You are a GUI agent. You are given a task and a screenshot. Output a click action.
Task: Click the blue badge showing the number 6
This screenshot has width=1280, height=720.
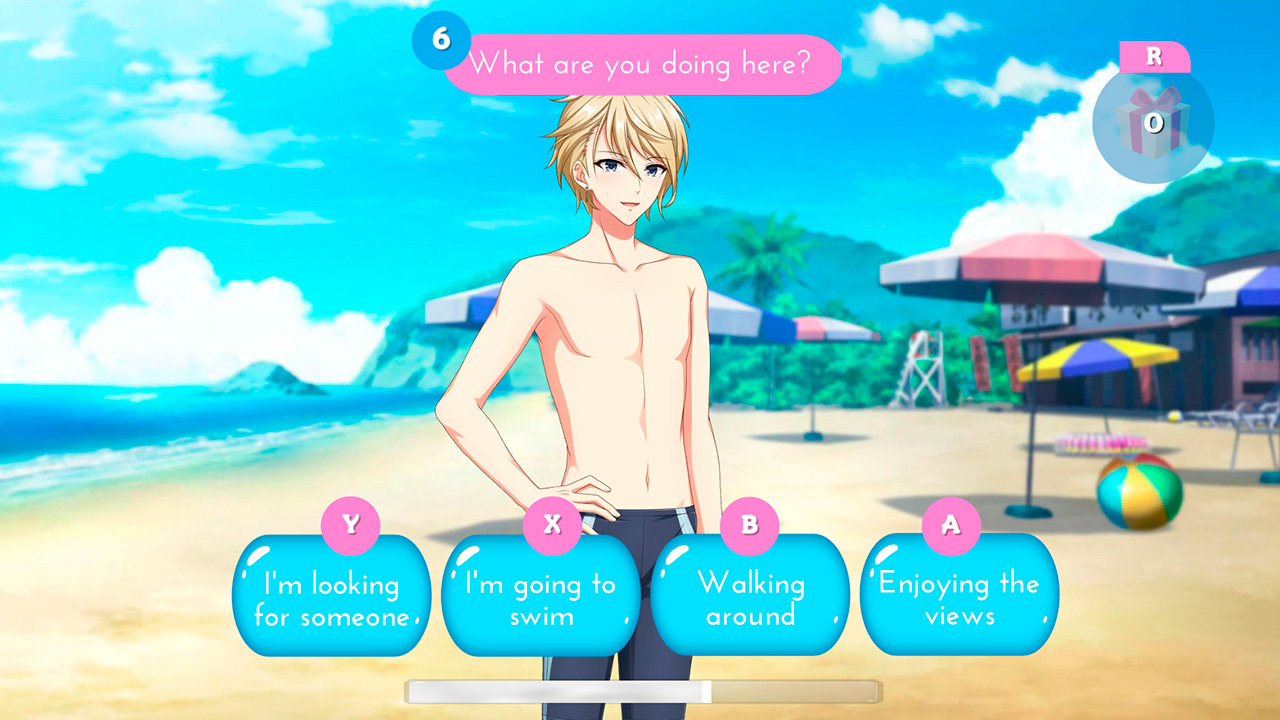(439, 41)
